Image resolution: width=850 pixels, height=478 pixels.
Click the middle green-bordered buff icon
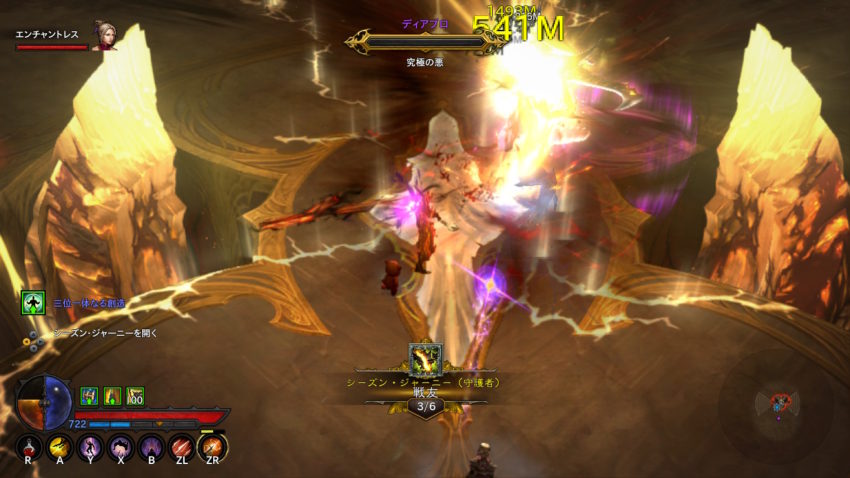click(x=111, y=395)
